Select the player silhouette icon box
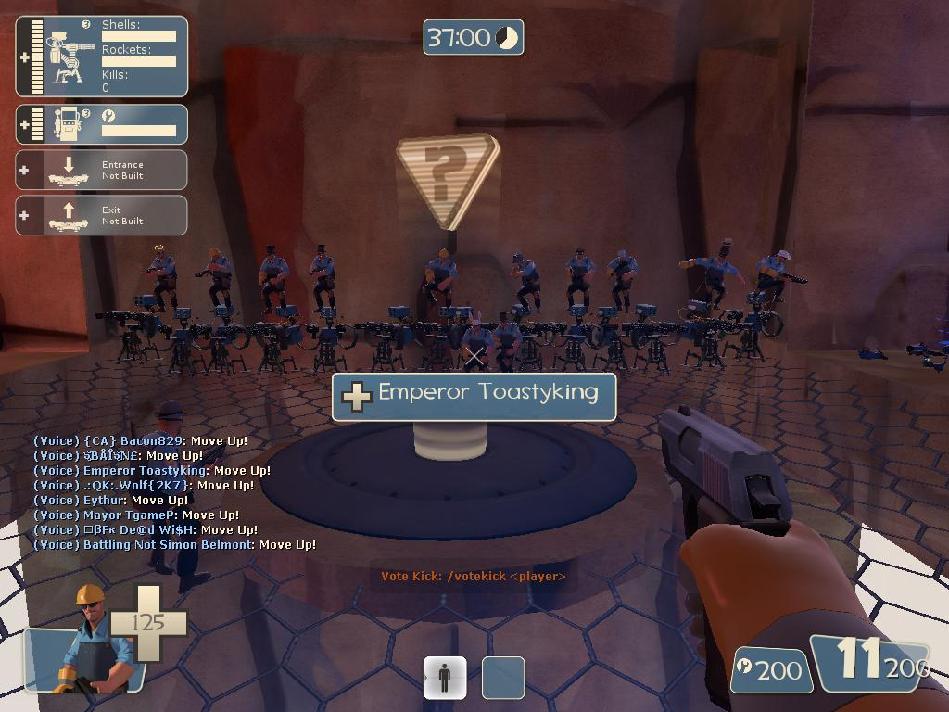Viewport: 949px width, 712px height. click(x=445, y=677)
